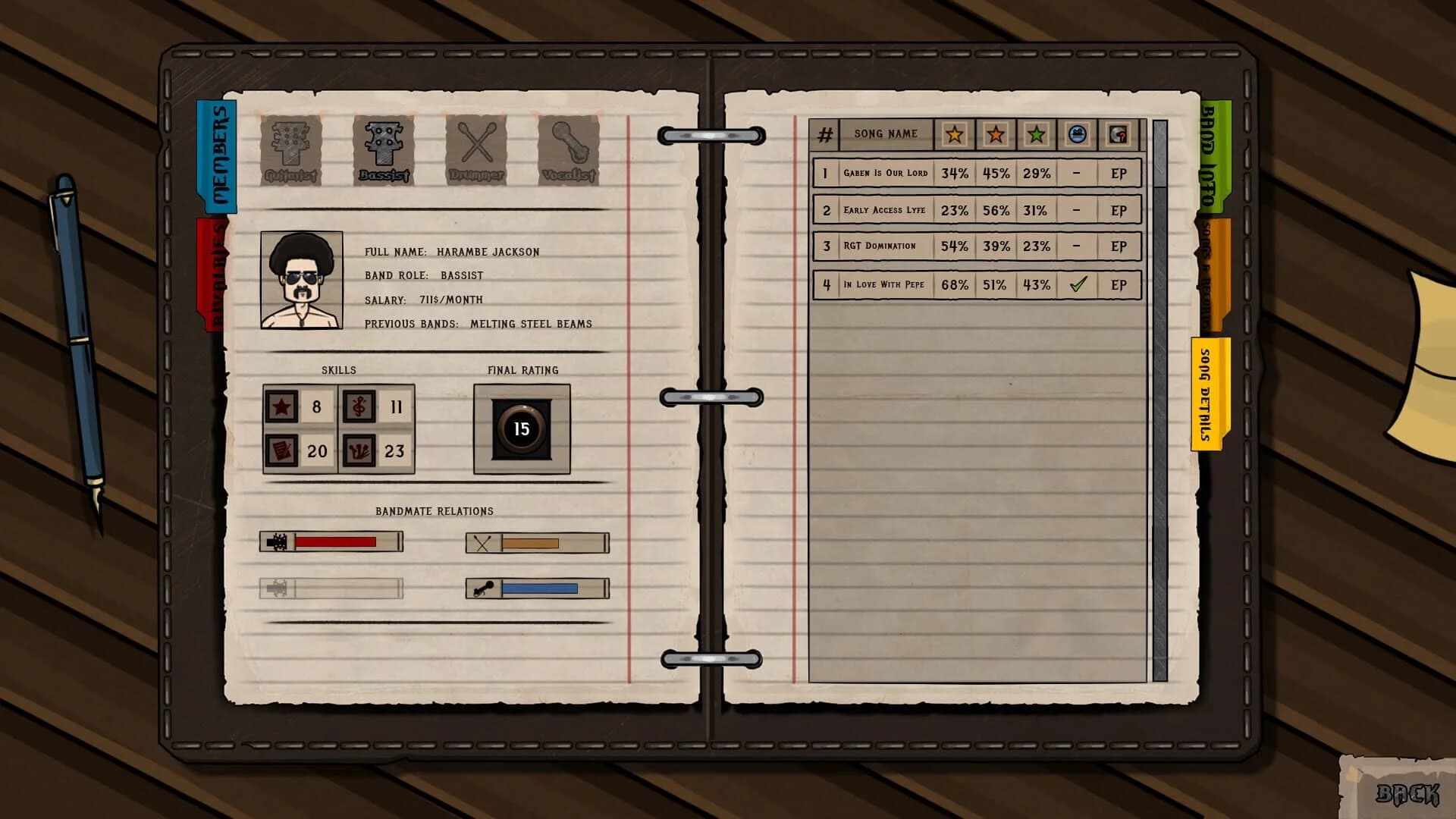Click the vinyl record column header icon

(x=1119, y=134)
